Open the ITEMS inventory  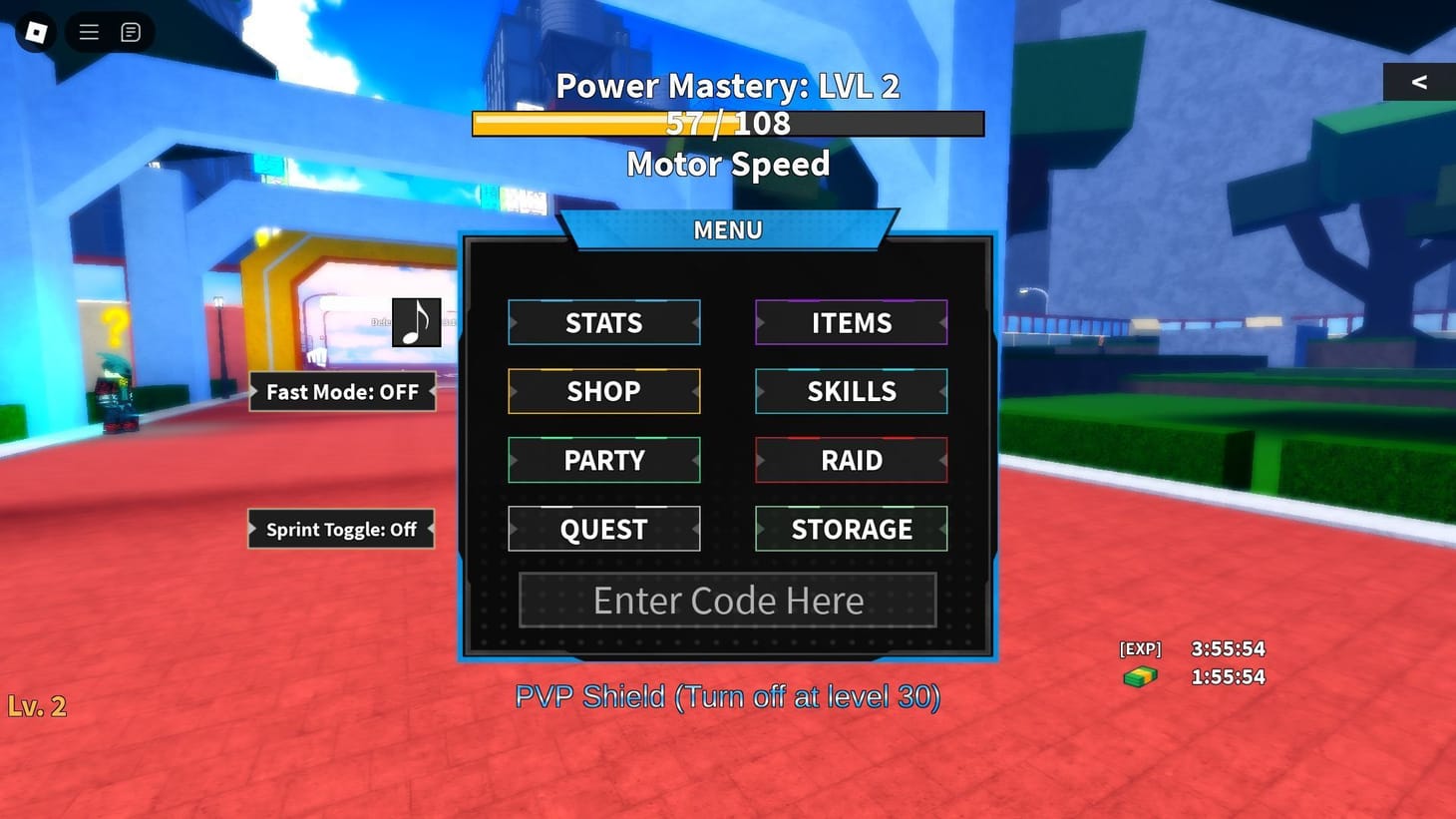click(850, 322)
